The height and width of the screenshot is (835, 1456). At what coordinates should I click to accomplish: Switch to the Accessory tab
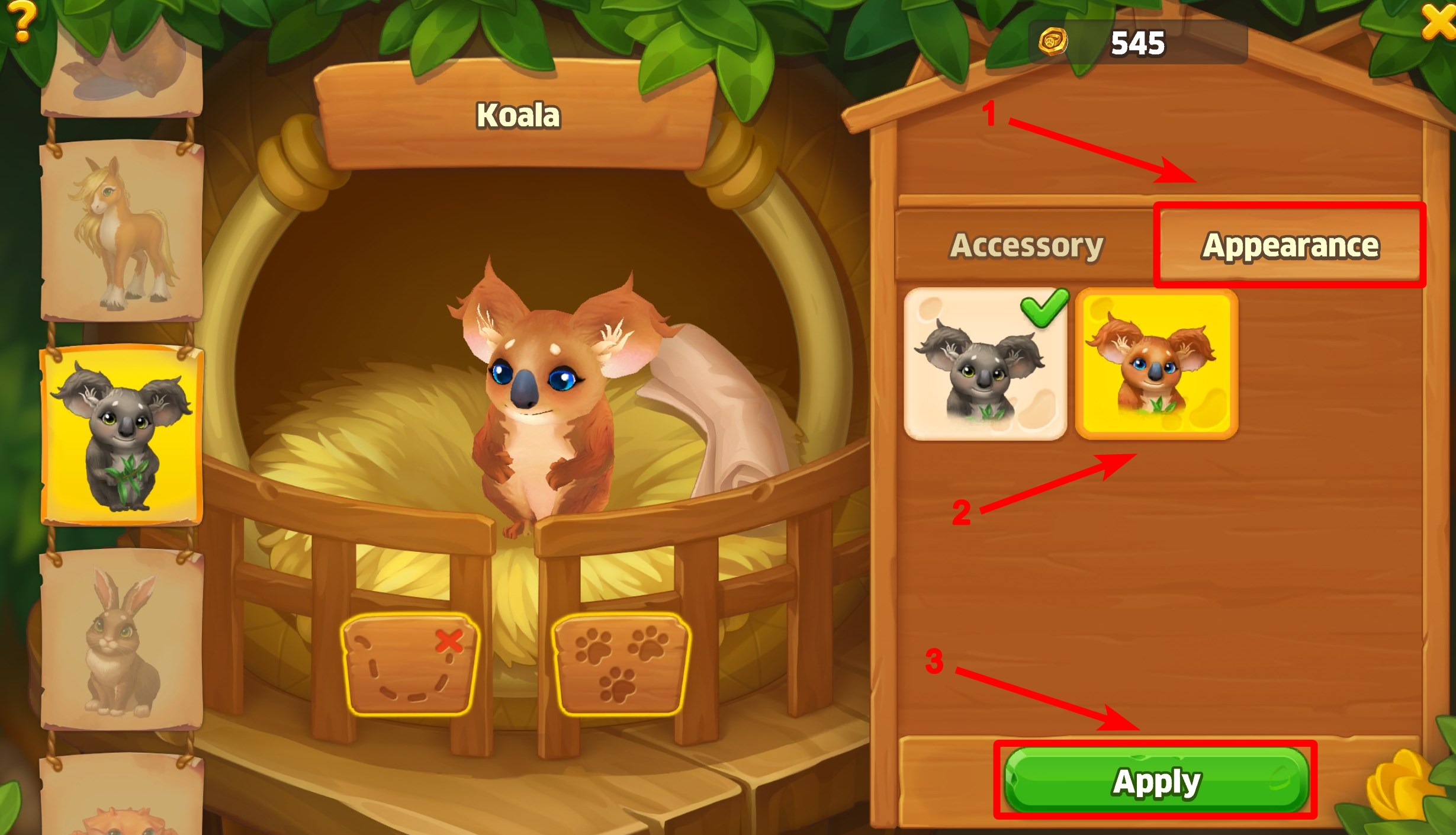point(1026,245)
